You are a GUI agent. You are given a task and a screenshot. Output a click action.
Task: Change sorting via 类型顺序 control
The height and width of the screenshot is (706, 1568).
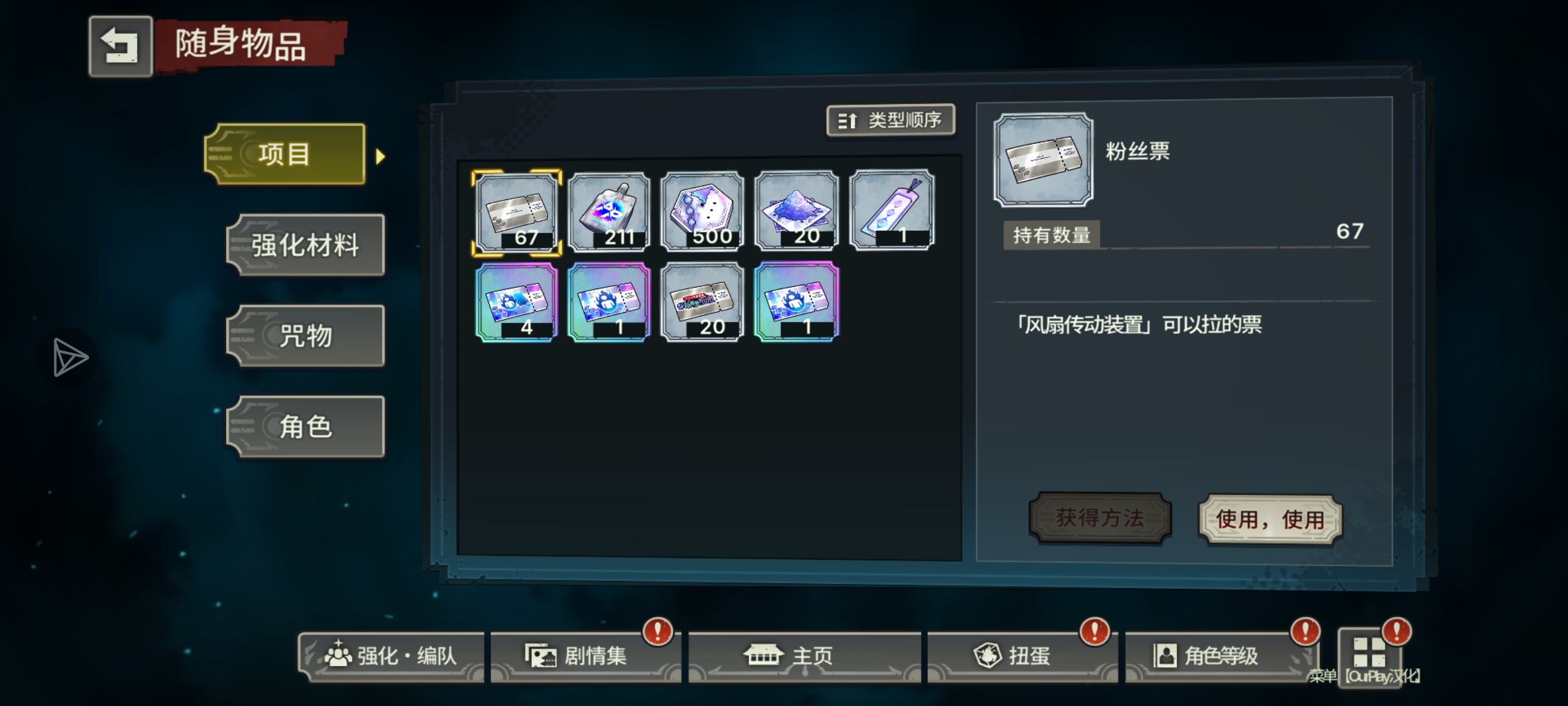click(890, 120)
